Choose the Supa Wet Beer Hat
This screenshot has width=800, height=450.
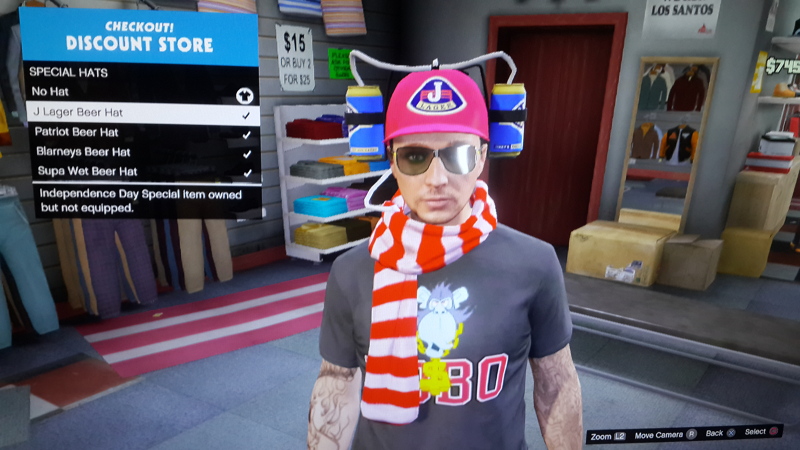click(140, 172)
